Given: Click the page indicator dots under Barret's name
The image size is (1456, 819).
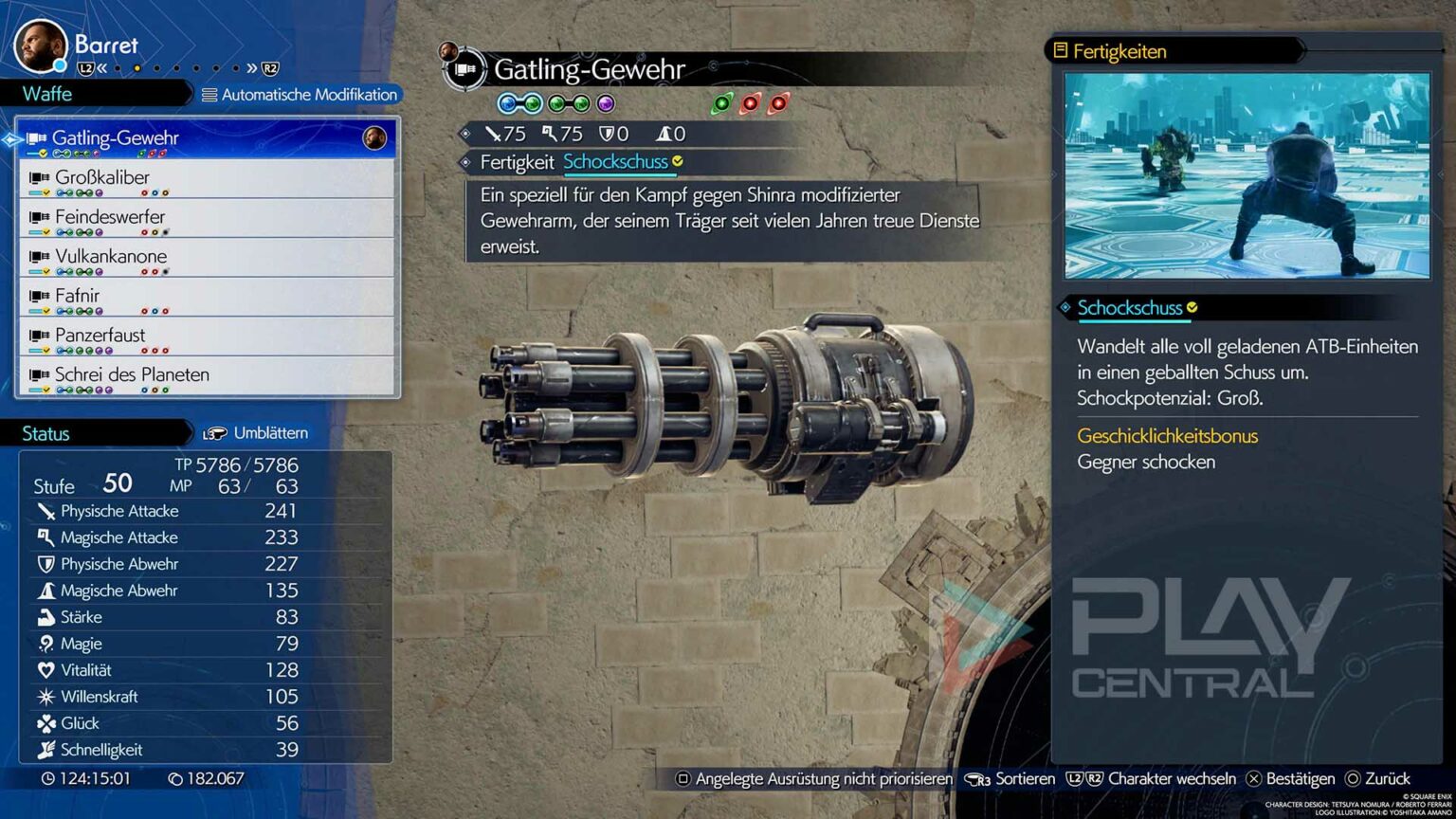Looking at the screenshot, I should tap(175, 67).
